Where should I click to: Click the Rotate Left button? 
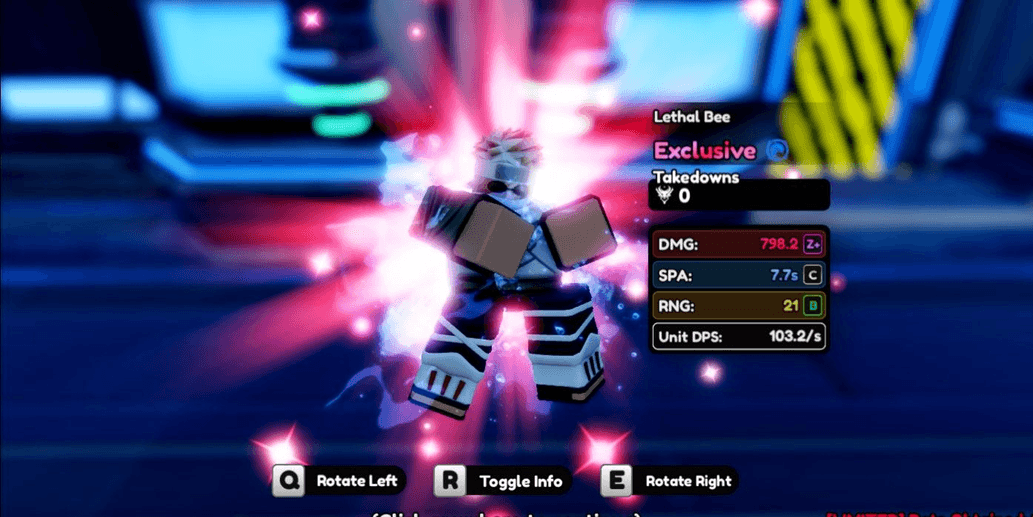[x=340, y=481]
